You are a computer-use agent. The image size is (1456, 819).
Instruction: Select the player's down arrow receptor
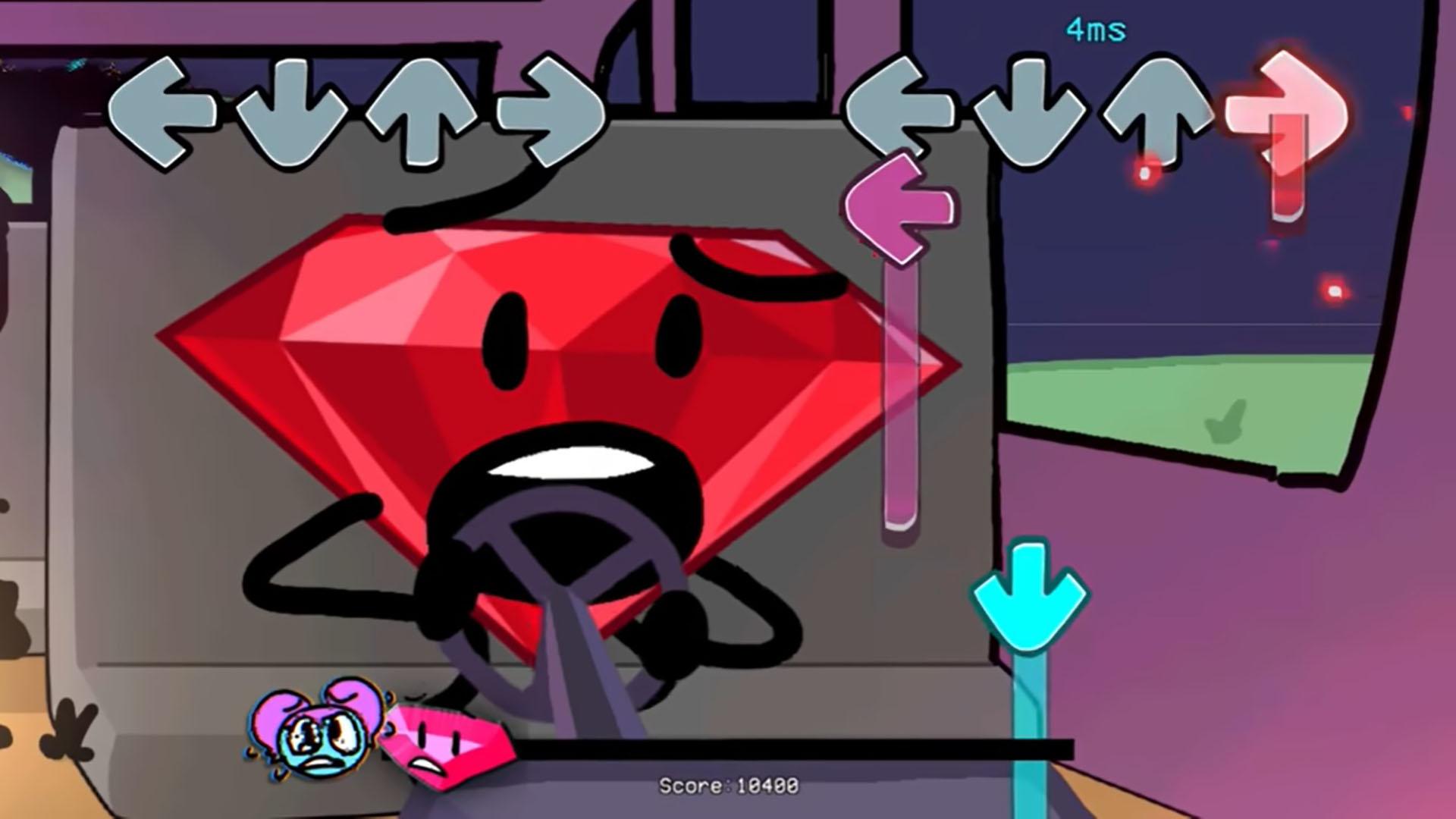coord(1031,110)
